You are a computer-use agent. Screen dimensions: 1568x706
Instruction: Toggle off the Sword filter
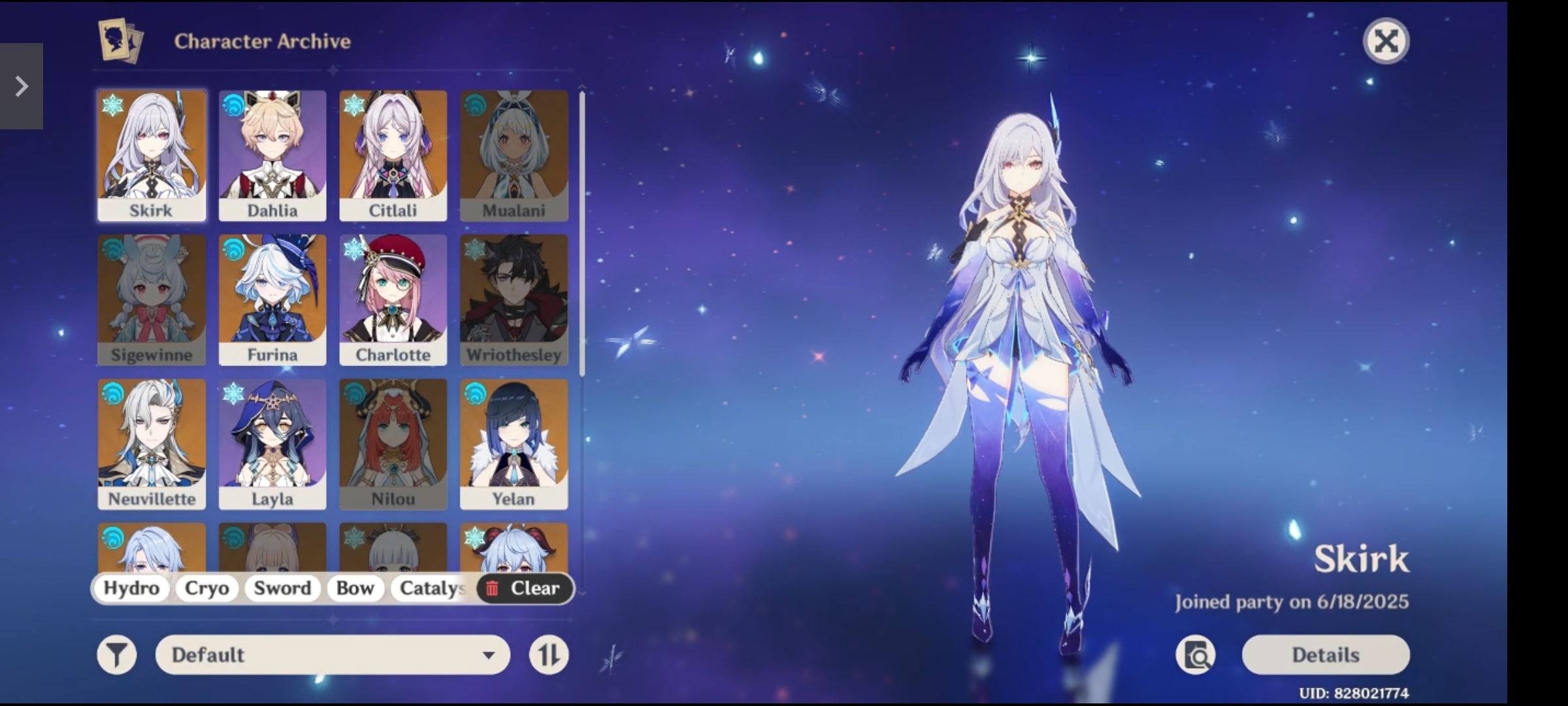coord(282,588)
